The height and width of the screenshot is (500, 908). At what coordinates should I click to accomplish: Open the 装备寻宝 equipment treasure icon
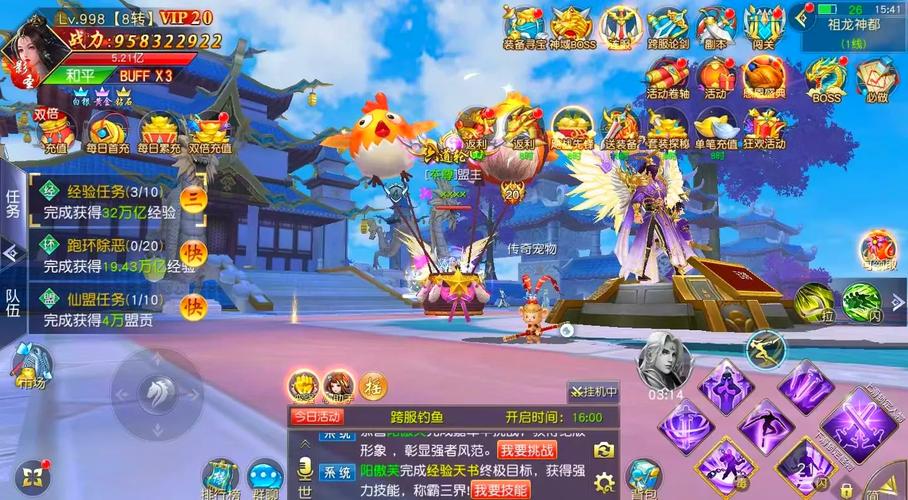pos(524,27)
